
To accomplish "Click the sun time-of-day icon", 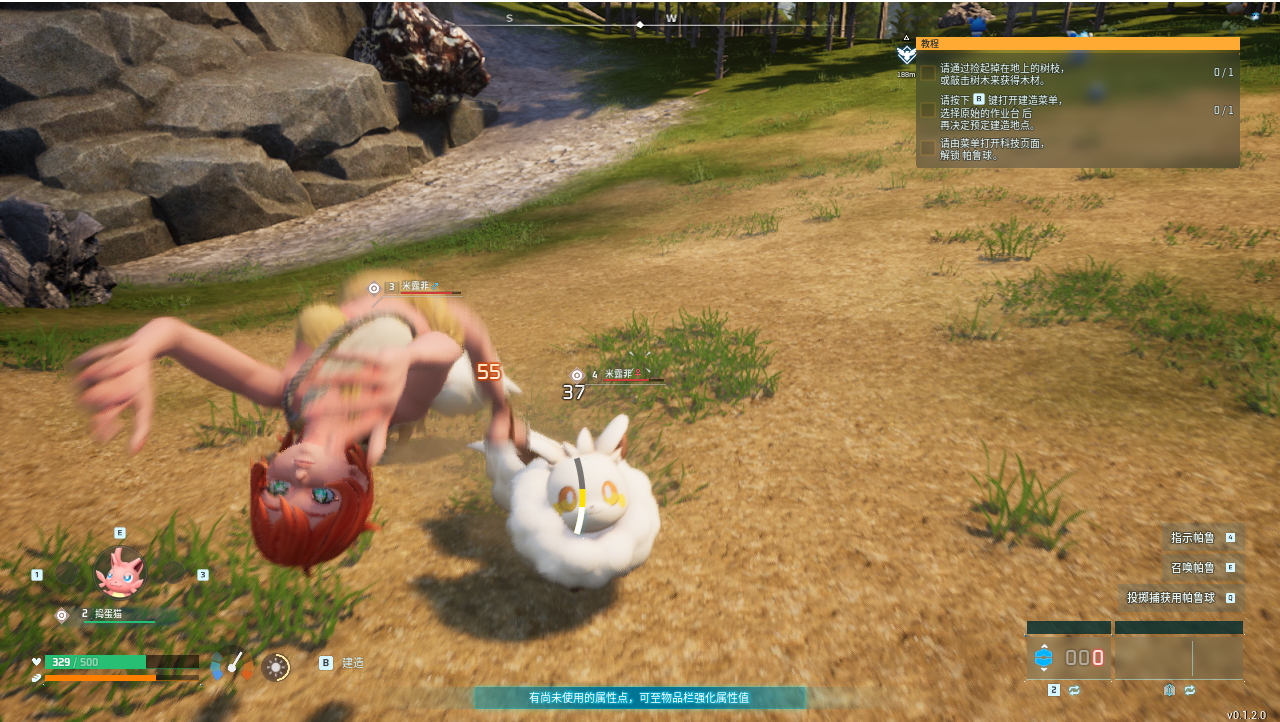I will [x=276, y=666].
